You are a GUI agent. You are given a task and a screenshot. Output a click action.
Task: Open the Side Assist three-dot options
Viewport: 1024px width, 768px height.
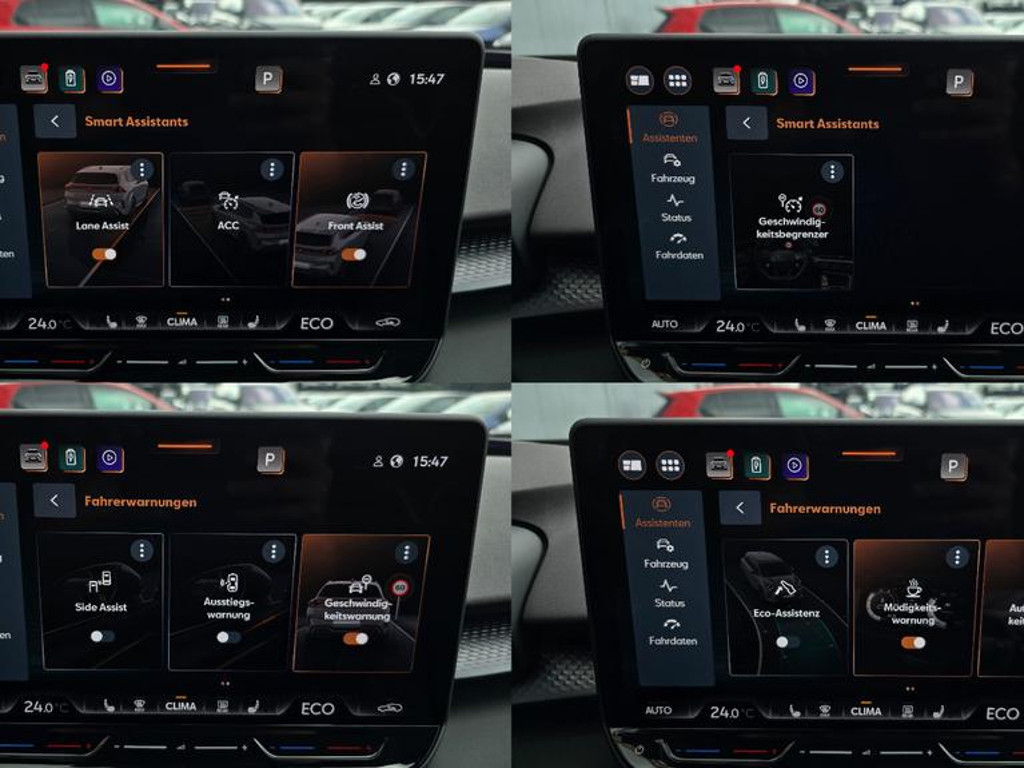142,550
